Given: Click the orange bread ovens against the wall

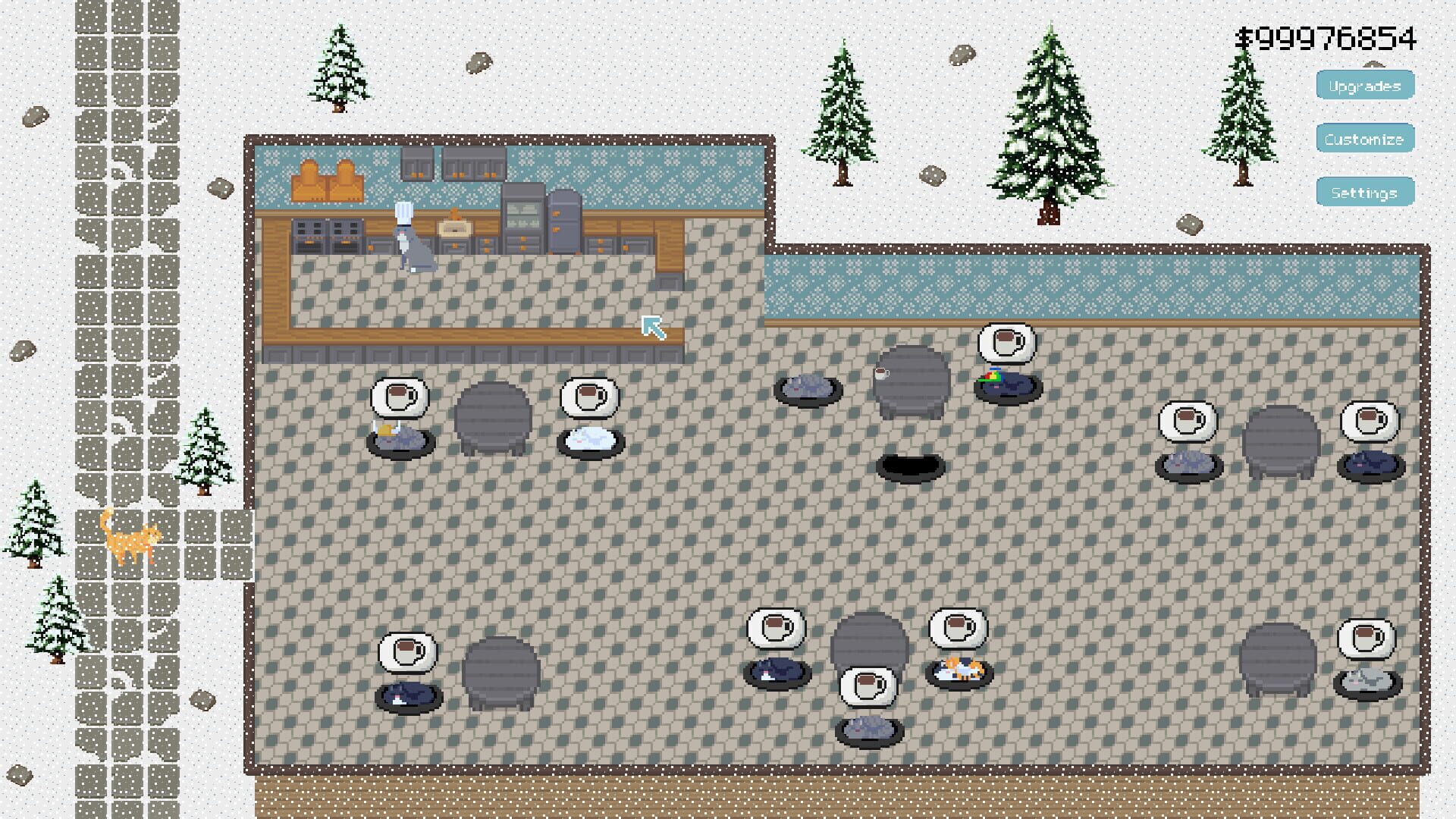Looking at the screenshot, I should pyautogui.click(x=328, y=180).
